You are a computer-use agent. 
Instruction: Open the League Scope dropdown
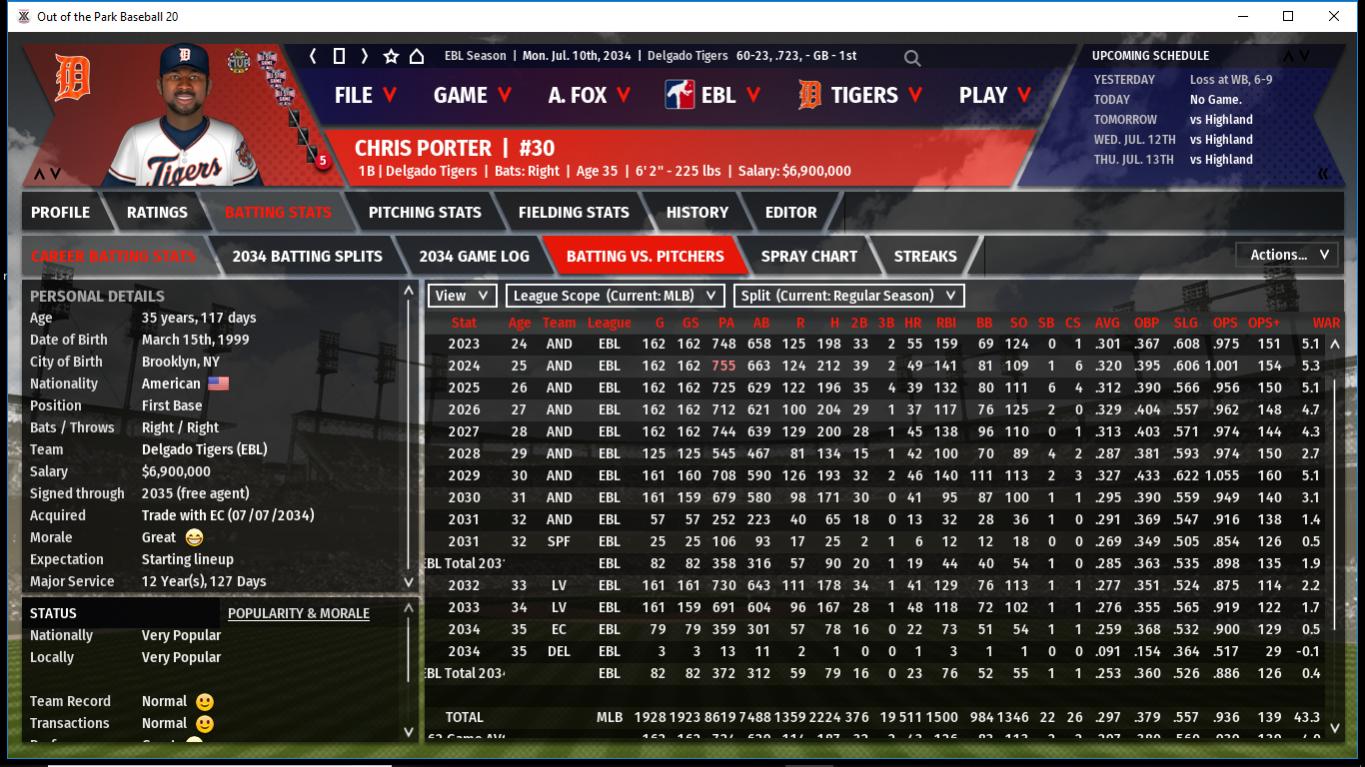point(614,296)
